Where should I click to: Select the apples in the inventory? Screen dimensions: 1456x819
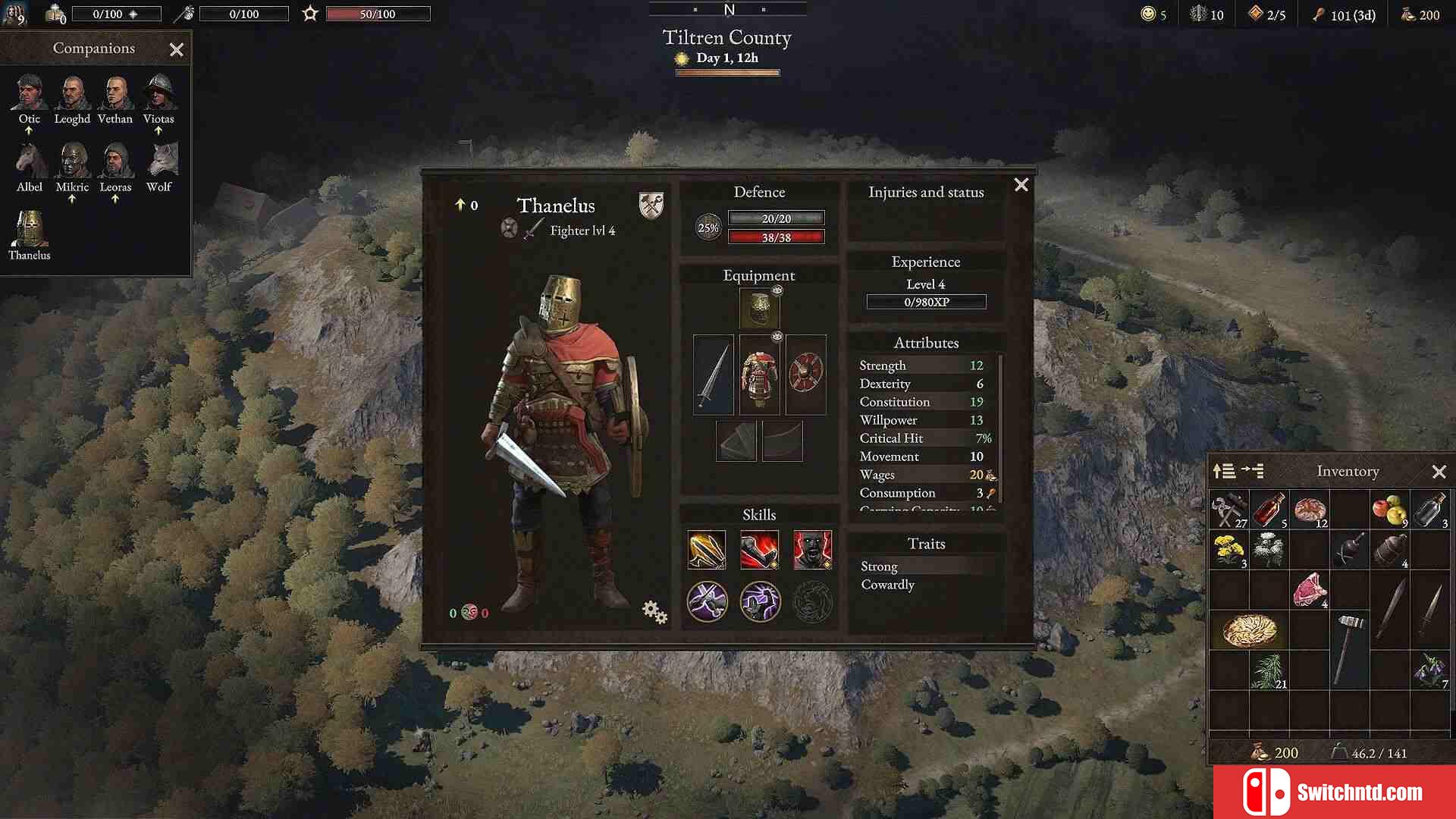coord(1389,510)
